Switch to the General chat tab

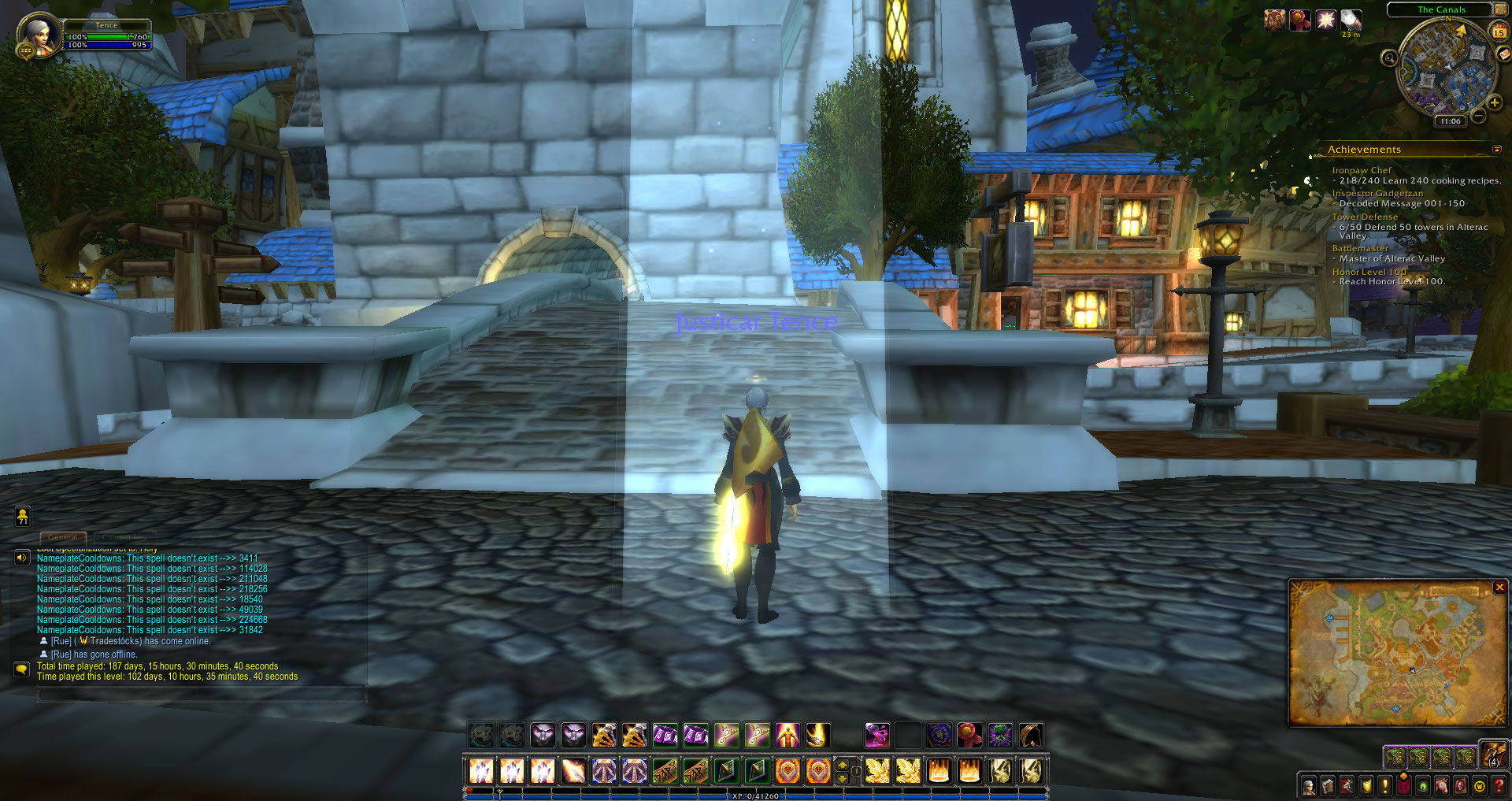63,537
